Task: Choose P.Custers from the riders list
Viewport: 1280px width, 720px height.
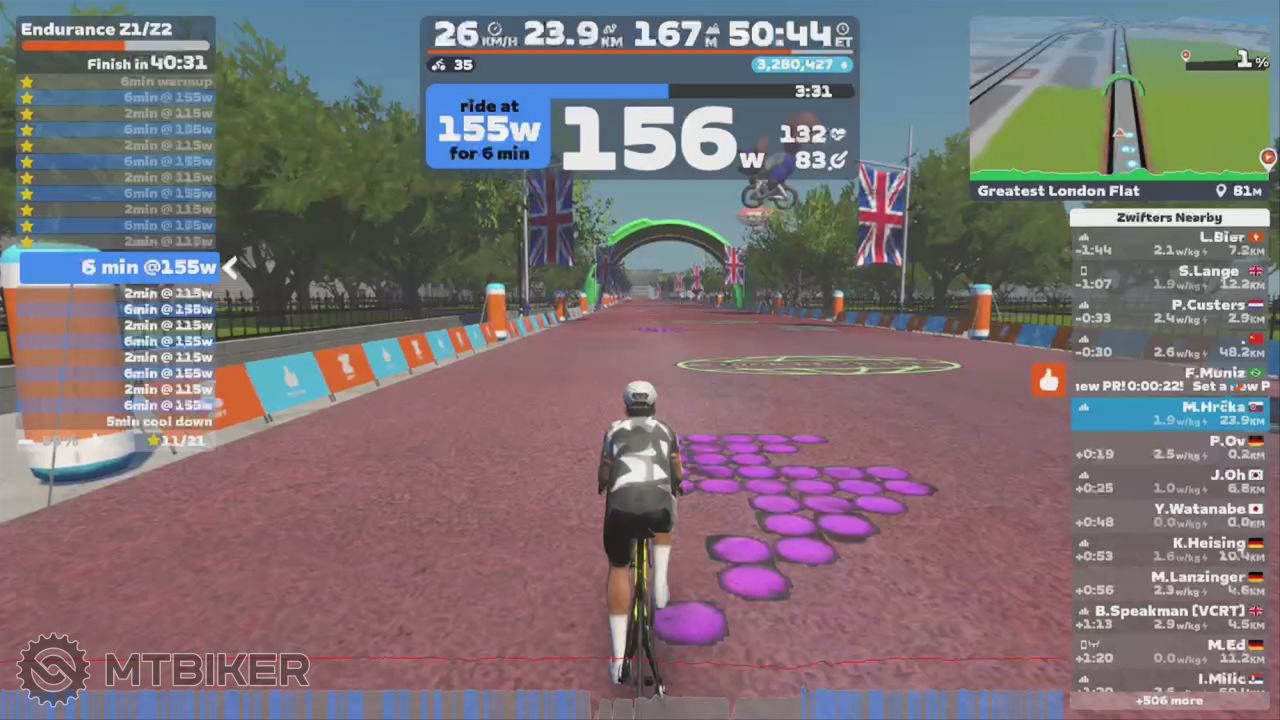Action: click(x=1169, y=312)
